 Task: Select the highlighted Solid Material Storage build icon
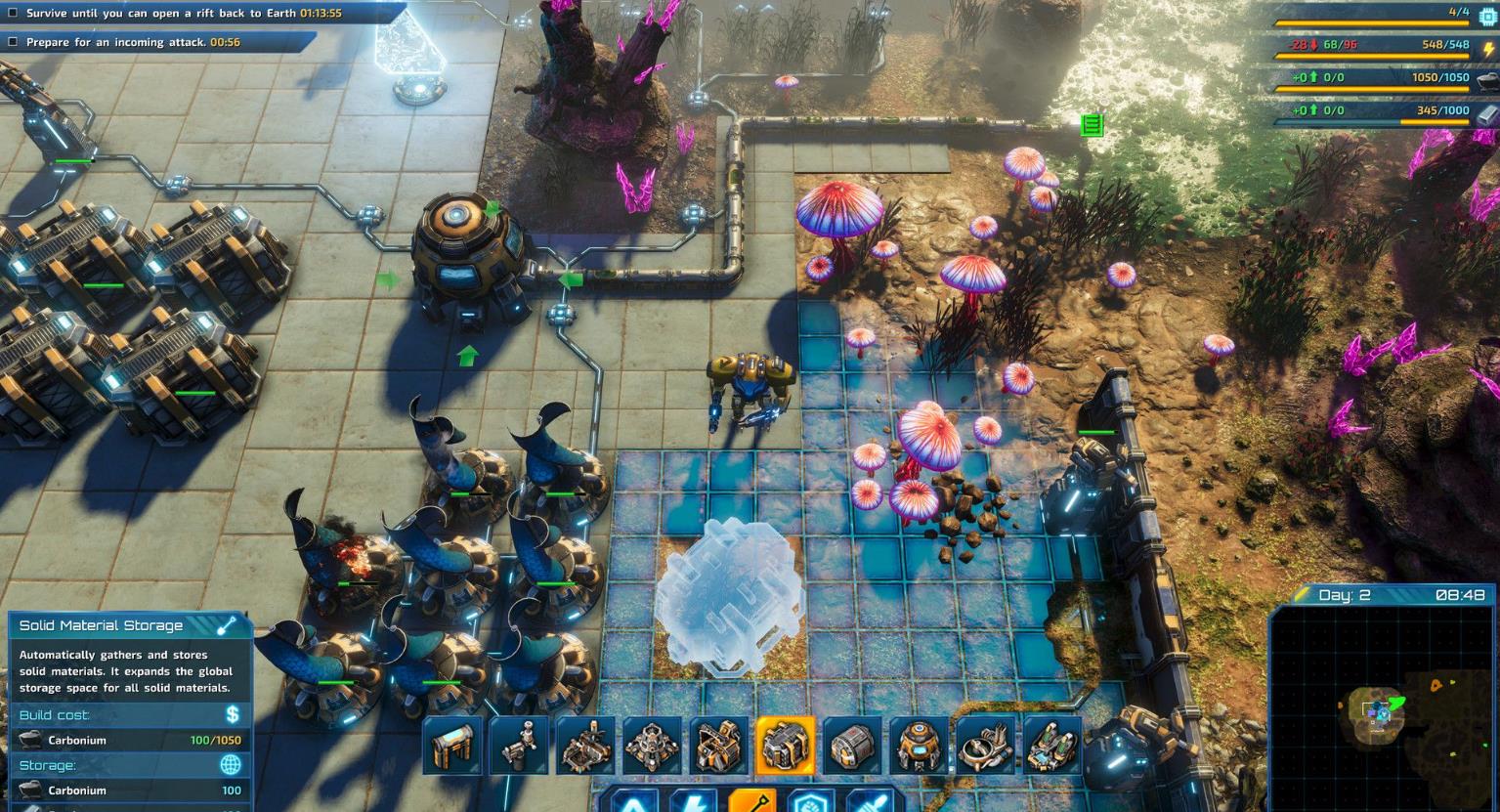[x=786, y=746]
